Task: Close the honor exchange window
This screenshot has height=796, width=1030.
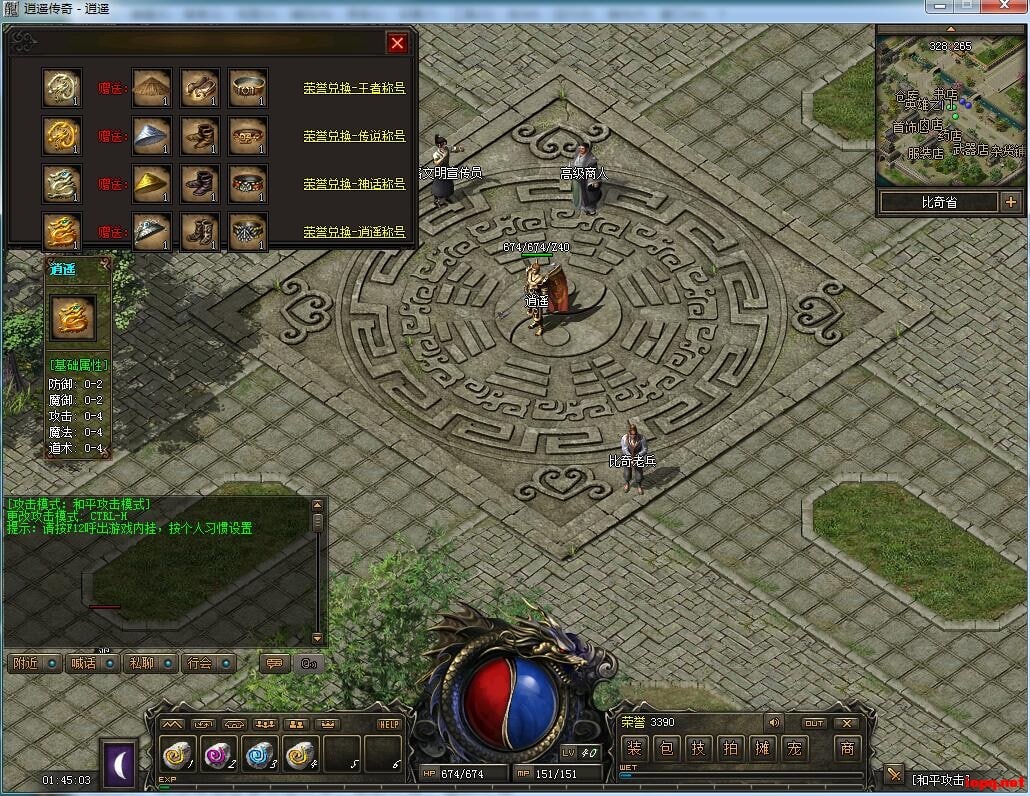Action: click(x=397, y=43)
